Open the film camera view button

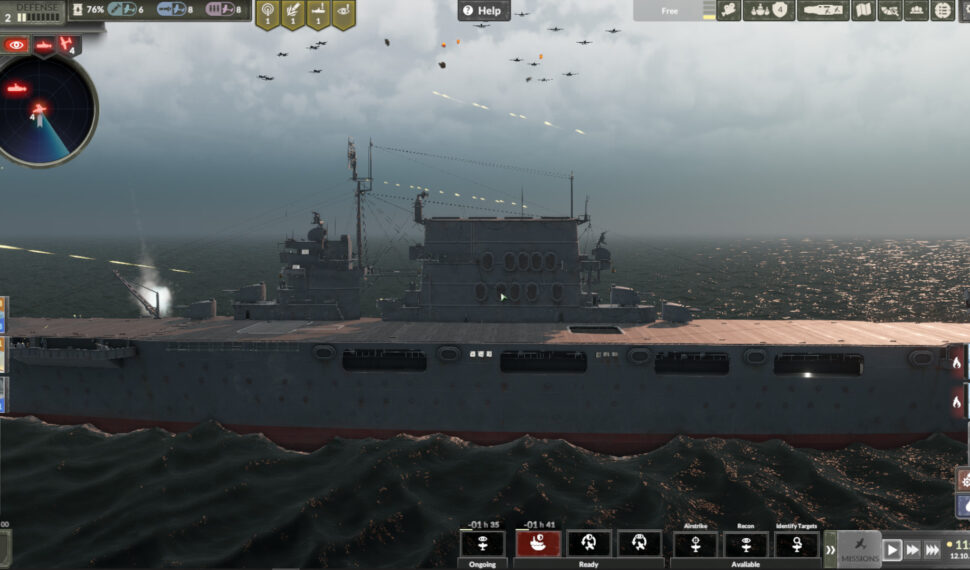[x=729, y=11]
